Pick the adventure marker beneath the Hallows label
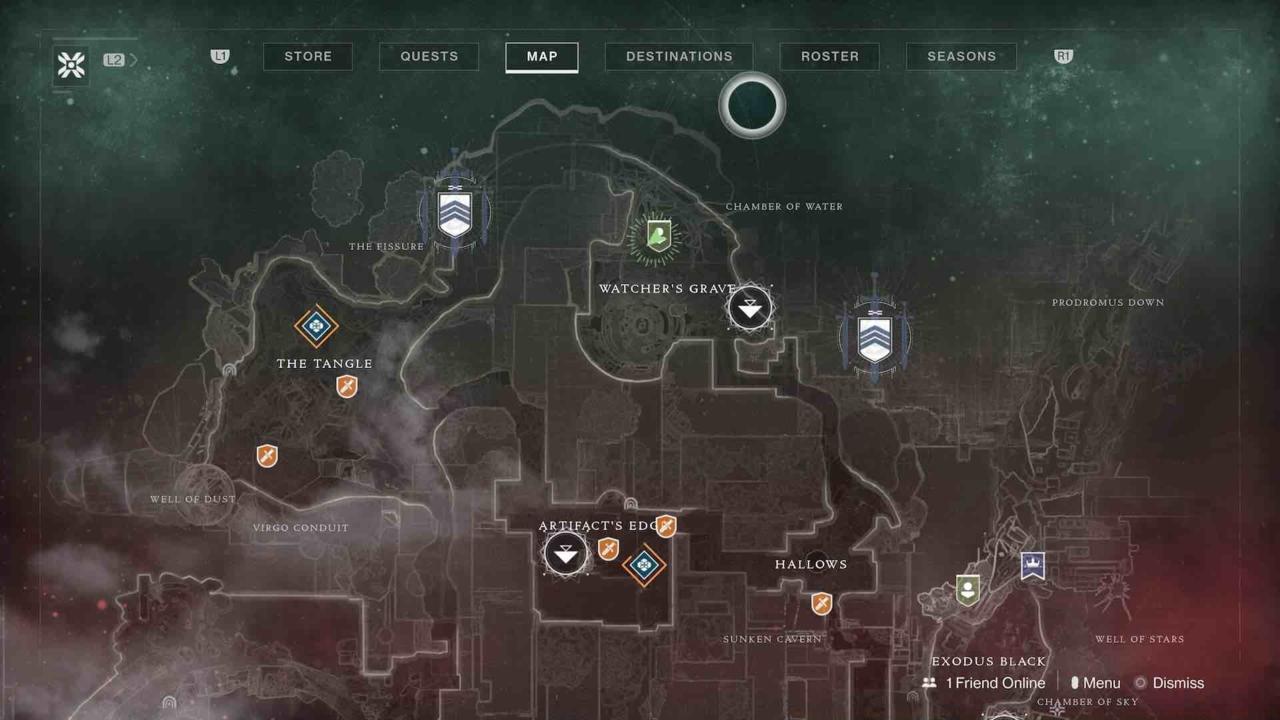Viewport: 1280px width, 720px height. (821, 603)
